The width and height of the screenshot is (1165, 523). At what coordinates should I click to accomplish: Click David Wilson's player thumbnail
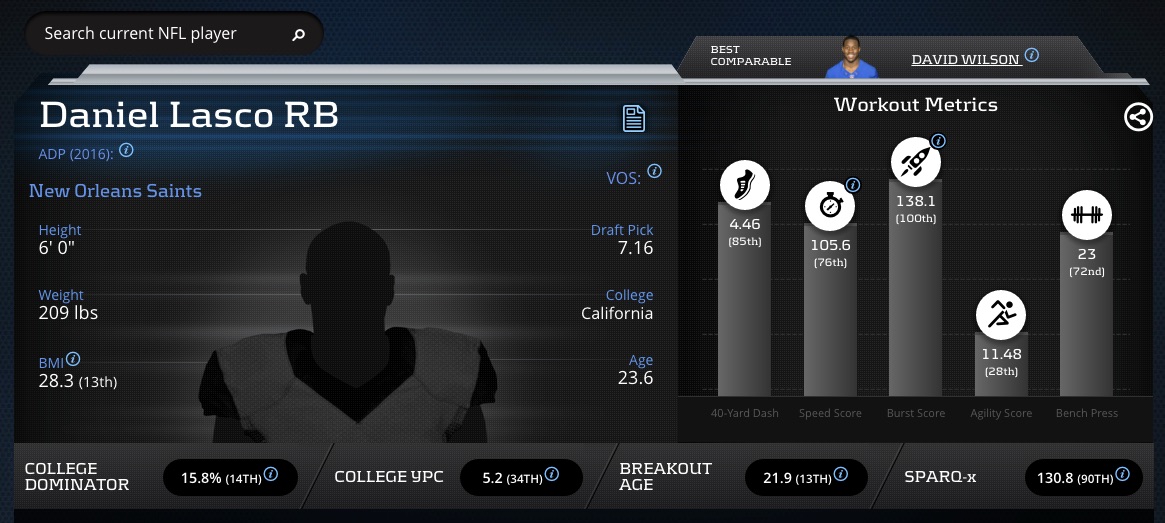850,57
